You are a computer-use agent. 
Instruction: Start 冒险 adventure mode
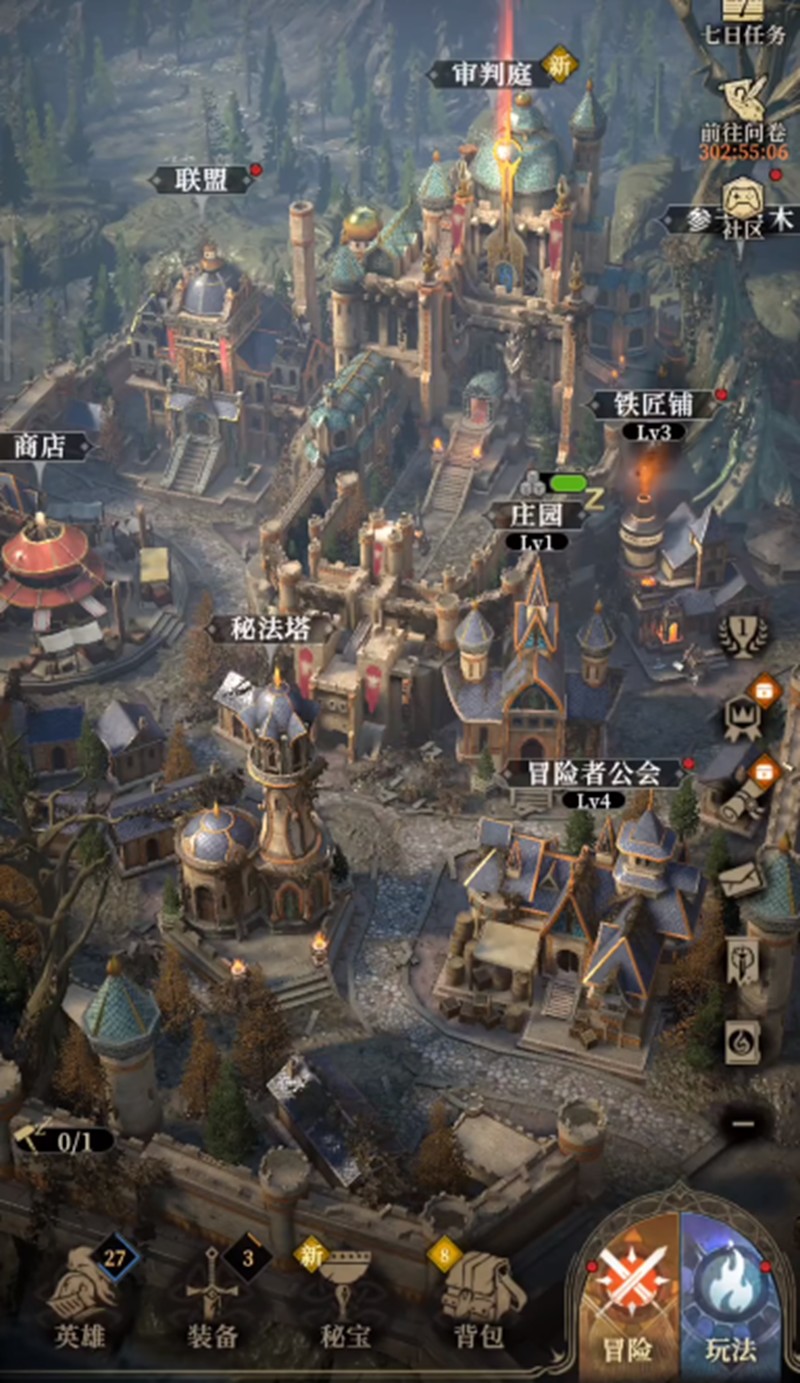tap(627, 1300)
